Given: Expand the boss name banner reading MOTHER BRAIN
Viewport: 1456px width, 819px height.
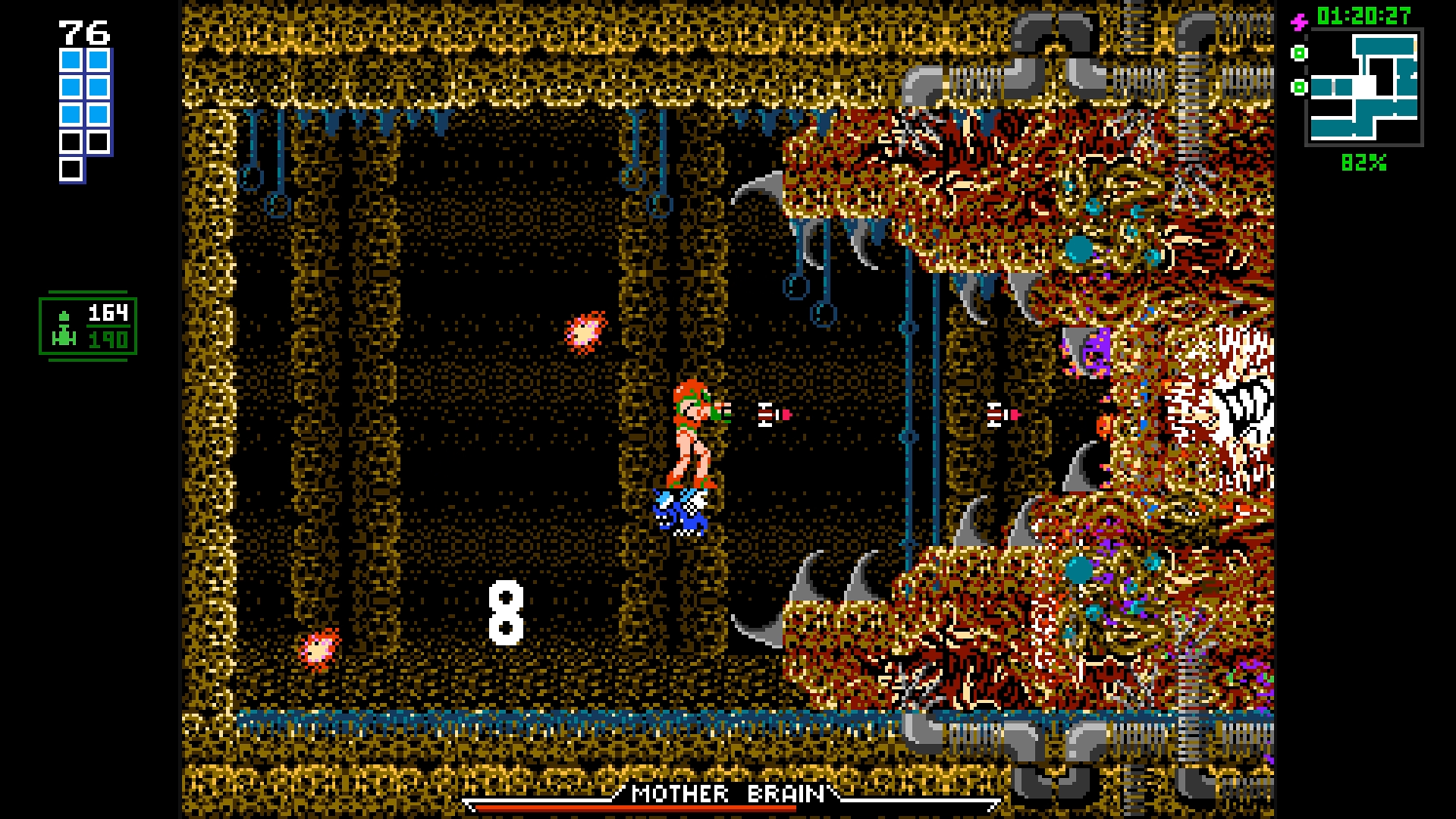Looking at the screenshot, I should (728, 795).
